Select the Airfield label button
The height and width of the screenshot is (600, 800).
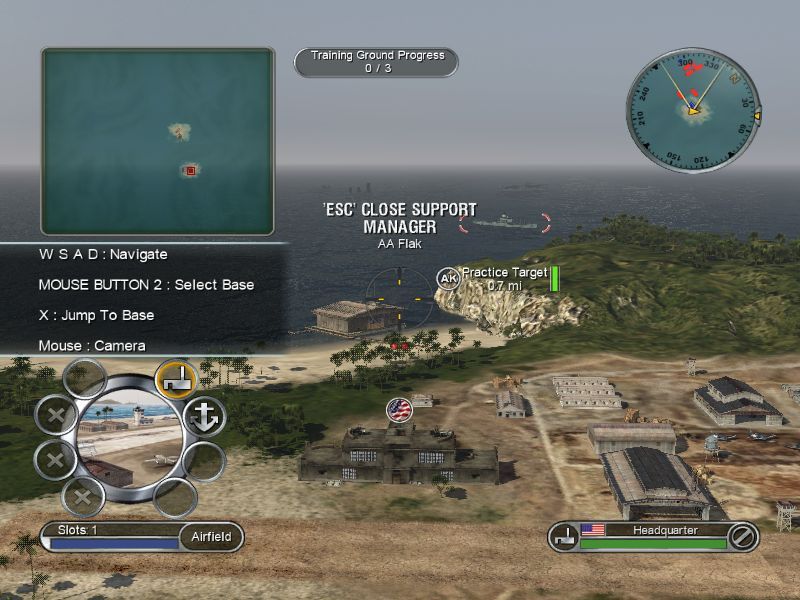click(x=211, y=537)
